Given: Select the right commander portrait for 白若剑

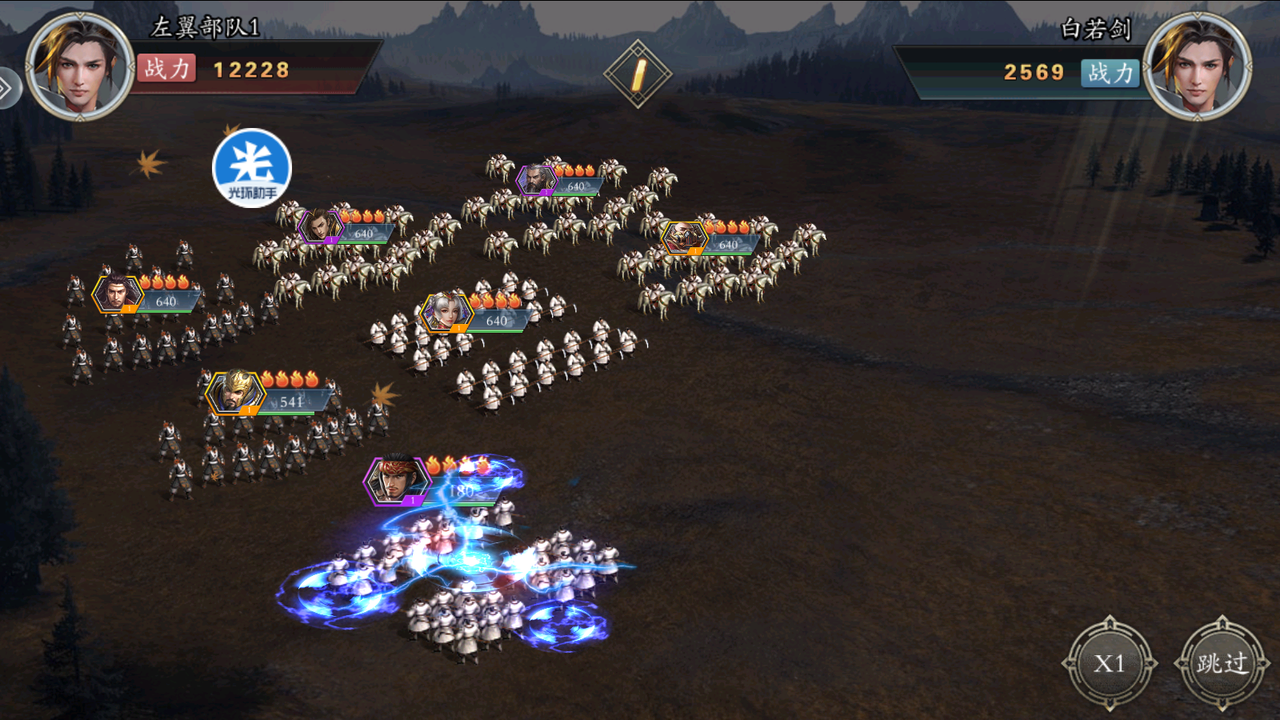Looking at the screenshot, I should pos(1196,66).
